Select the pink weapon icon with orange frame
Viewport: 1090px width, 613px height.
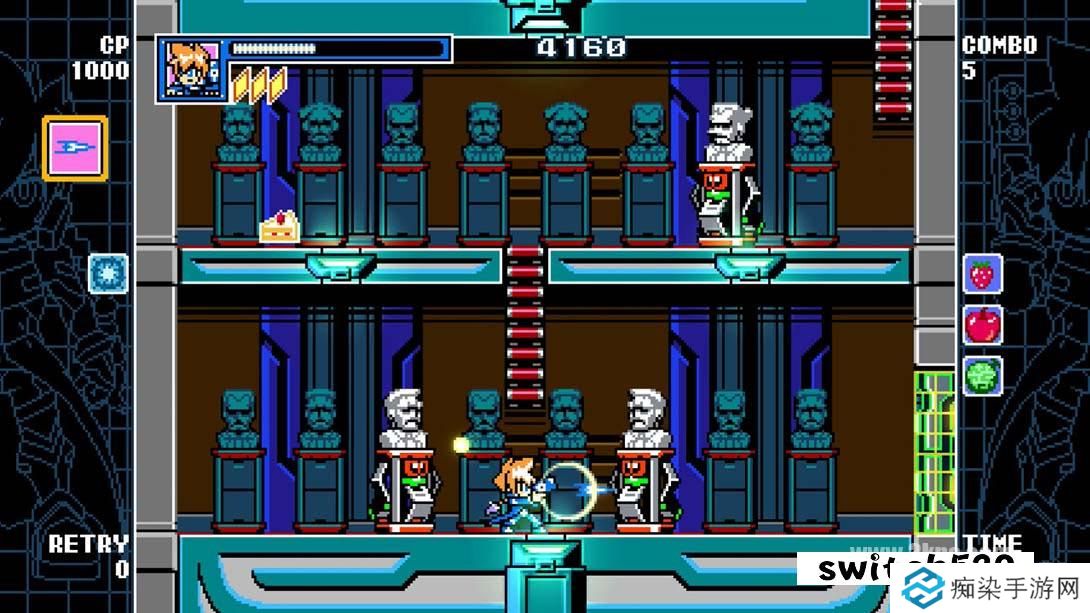[x=74, y=148]
